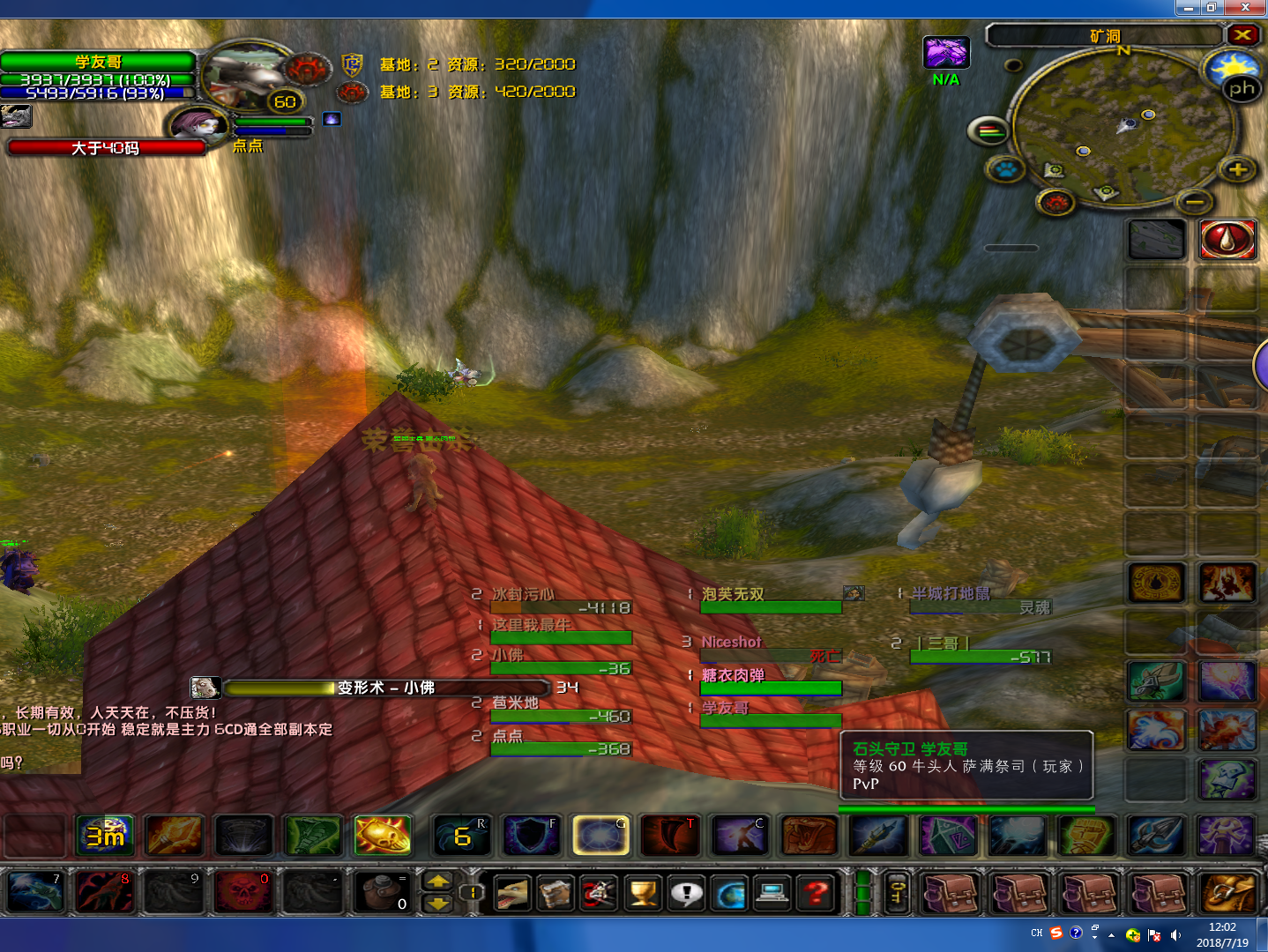Open the main menu computer icon
1268x952 pixels.
pos(773,894)
